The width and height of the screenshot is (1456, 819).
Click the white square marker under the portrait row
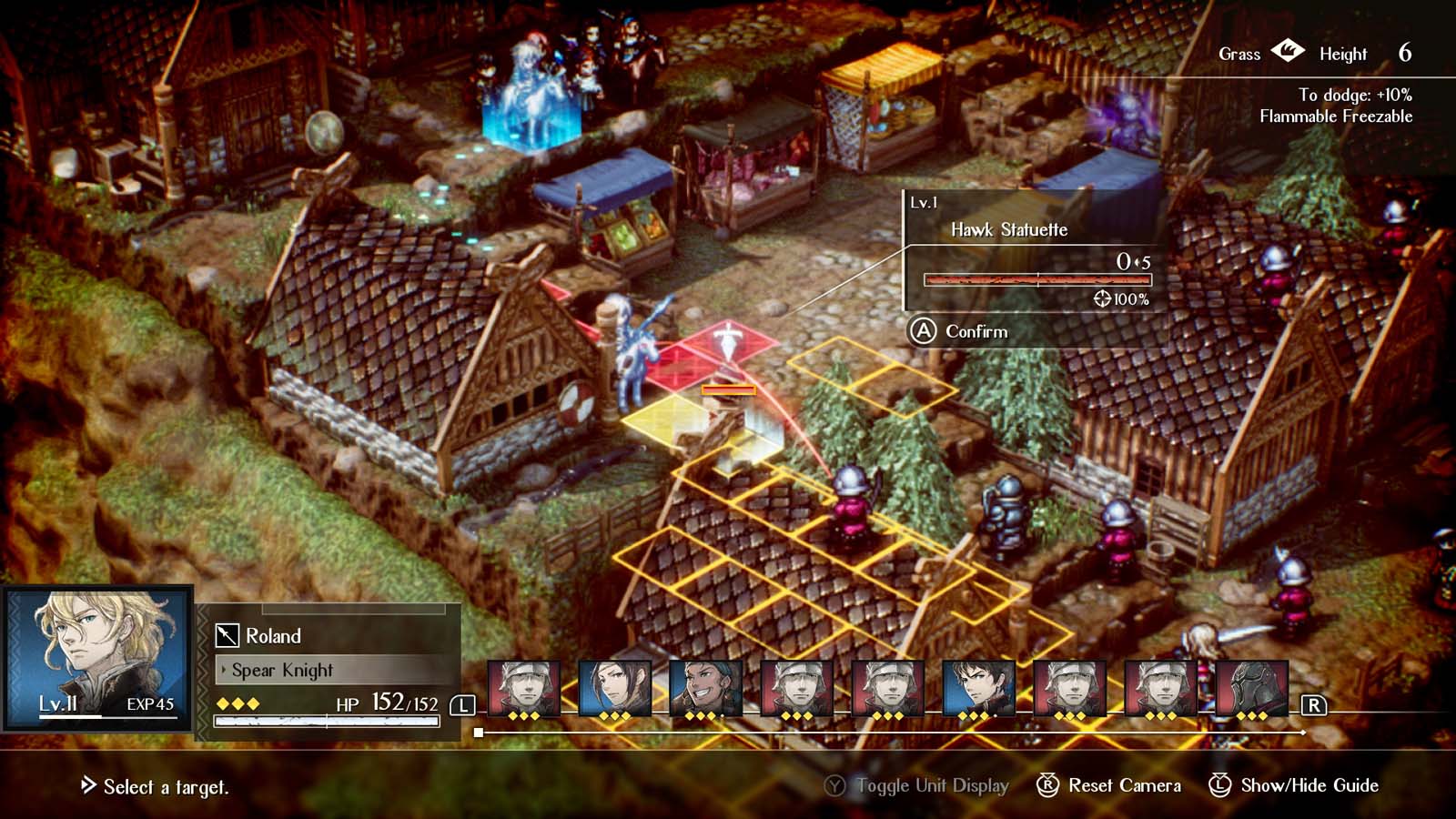coord(480,732)
